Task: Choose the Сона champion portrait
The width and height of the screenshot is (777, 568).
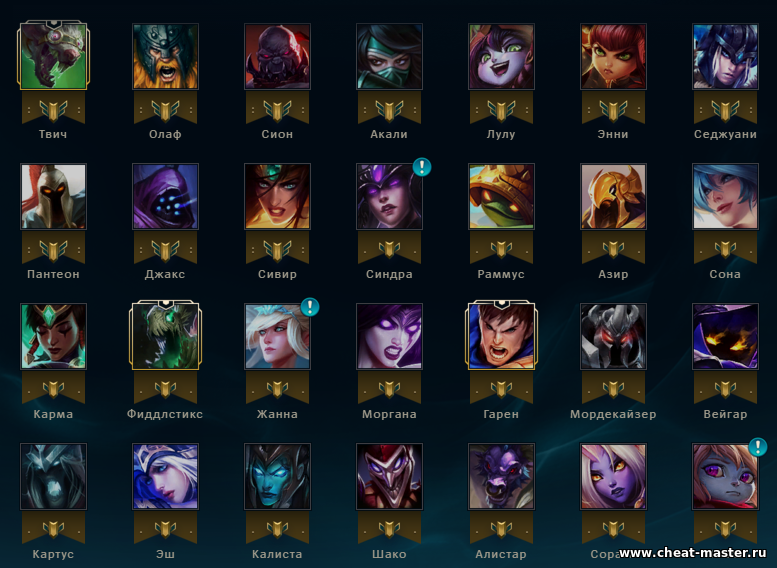Action: tap(725, 197)
